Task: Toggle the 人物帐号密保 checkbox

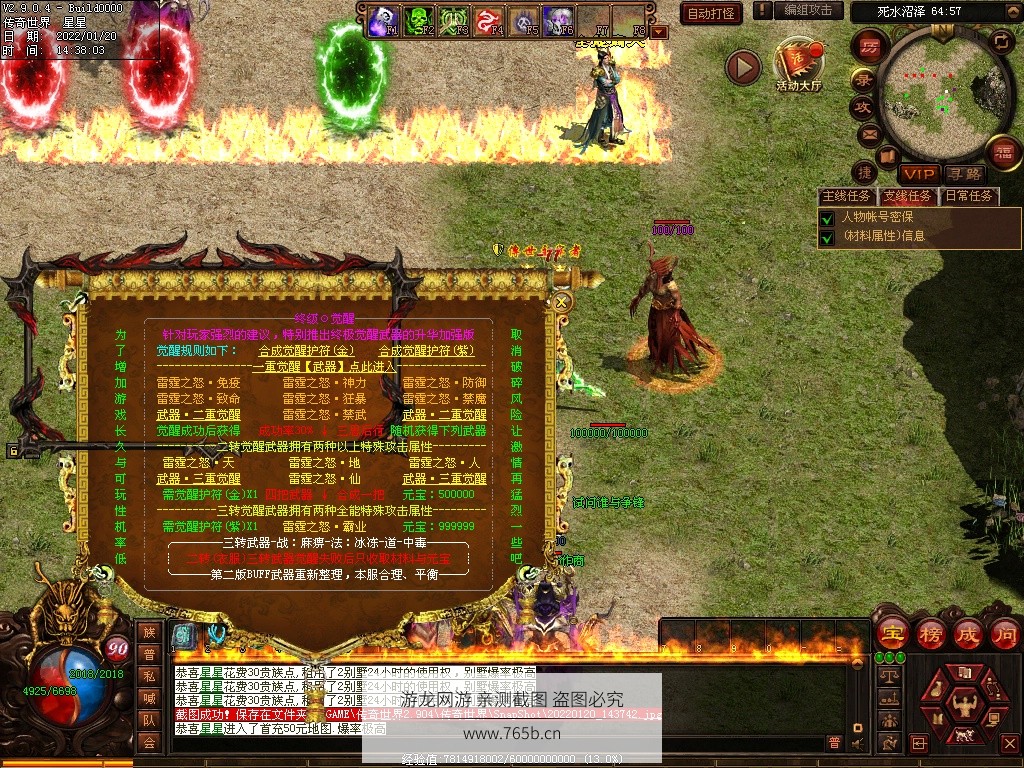Action: tap(826, 217)
